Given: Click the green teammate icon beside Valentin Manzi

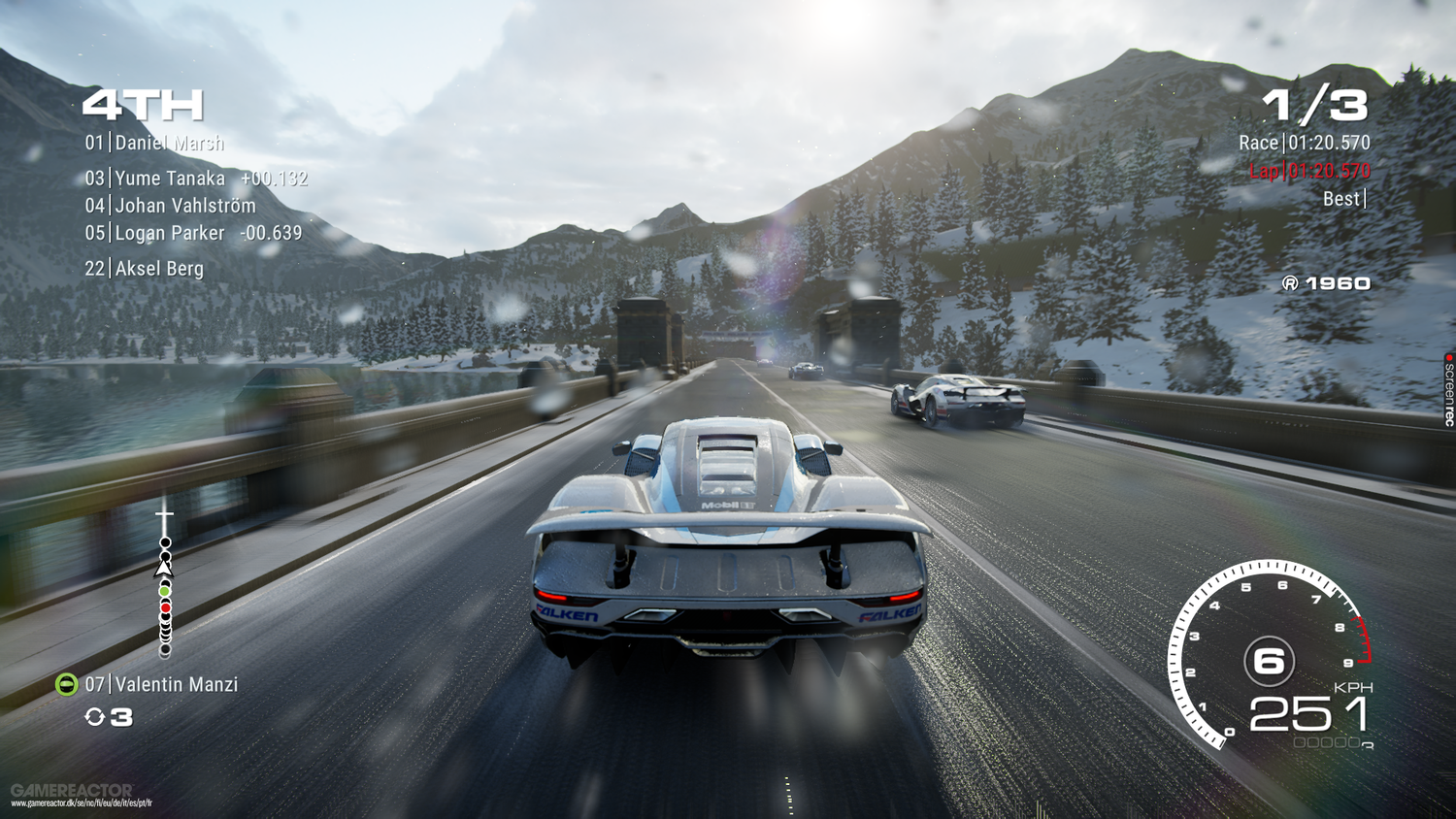Looking at the screenshot, I should pos(66,685).
